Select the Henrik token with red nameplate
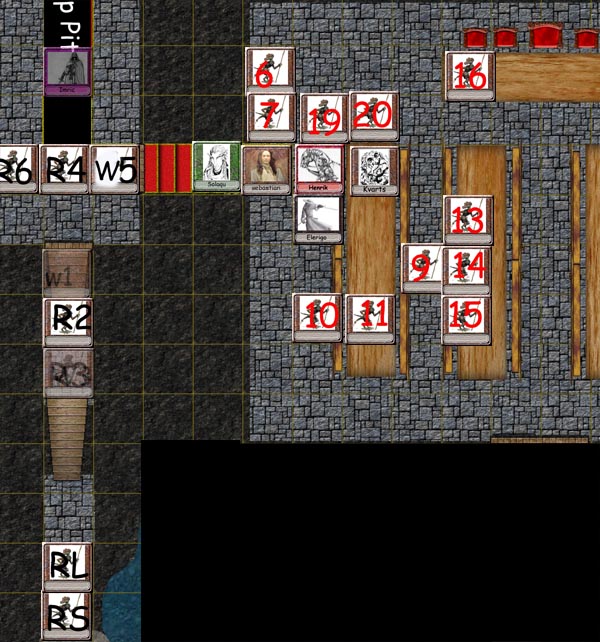The height and width of the screenshot is (642, 600). point(320,168)
